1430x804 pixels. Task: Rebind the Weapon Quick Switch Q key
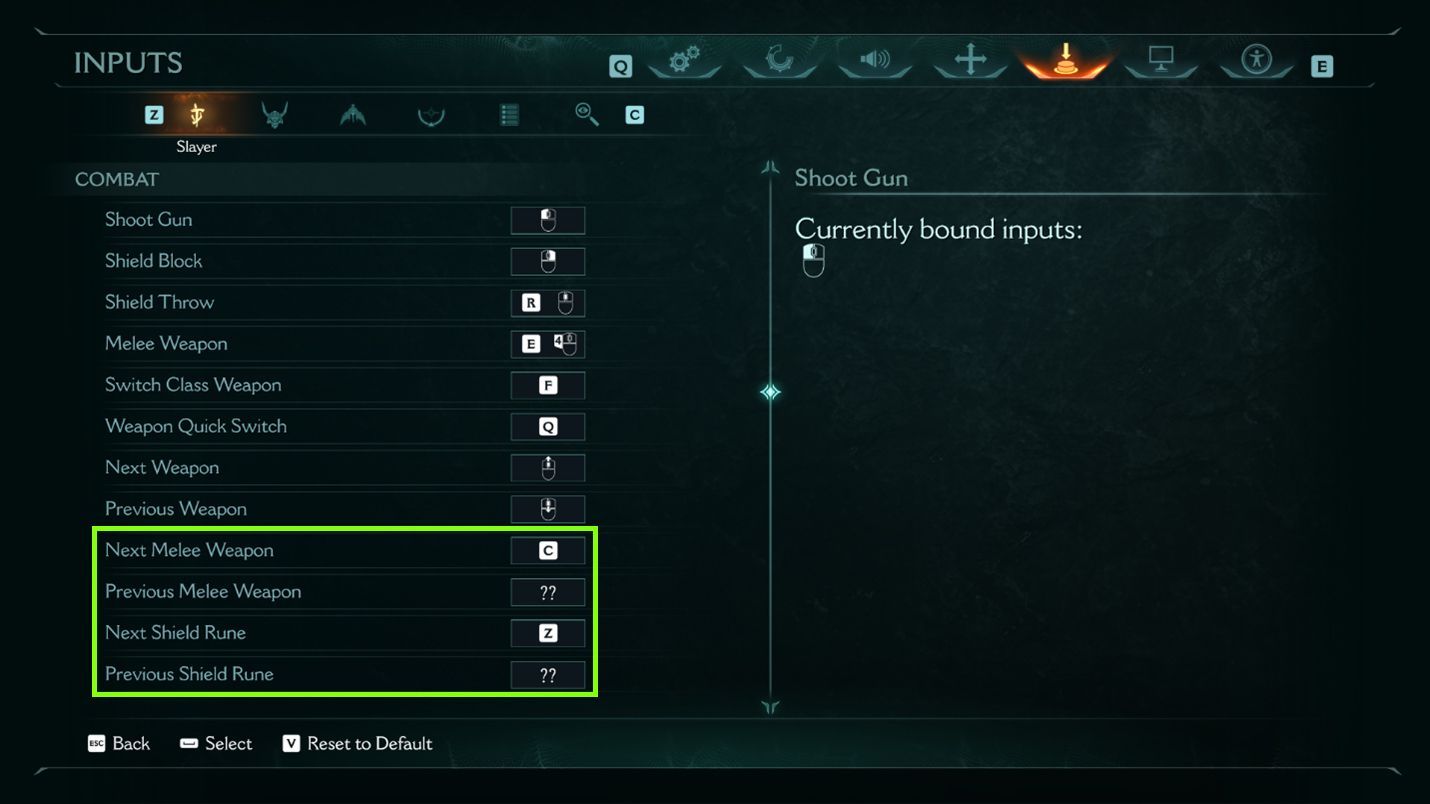click(x=548, y=426)
